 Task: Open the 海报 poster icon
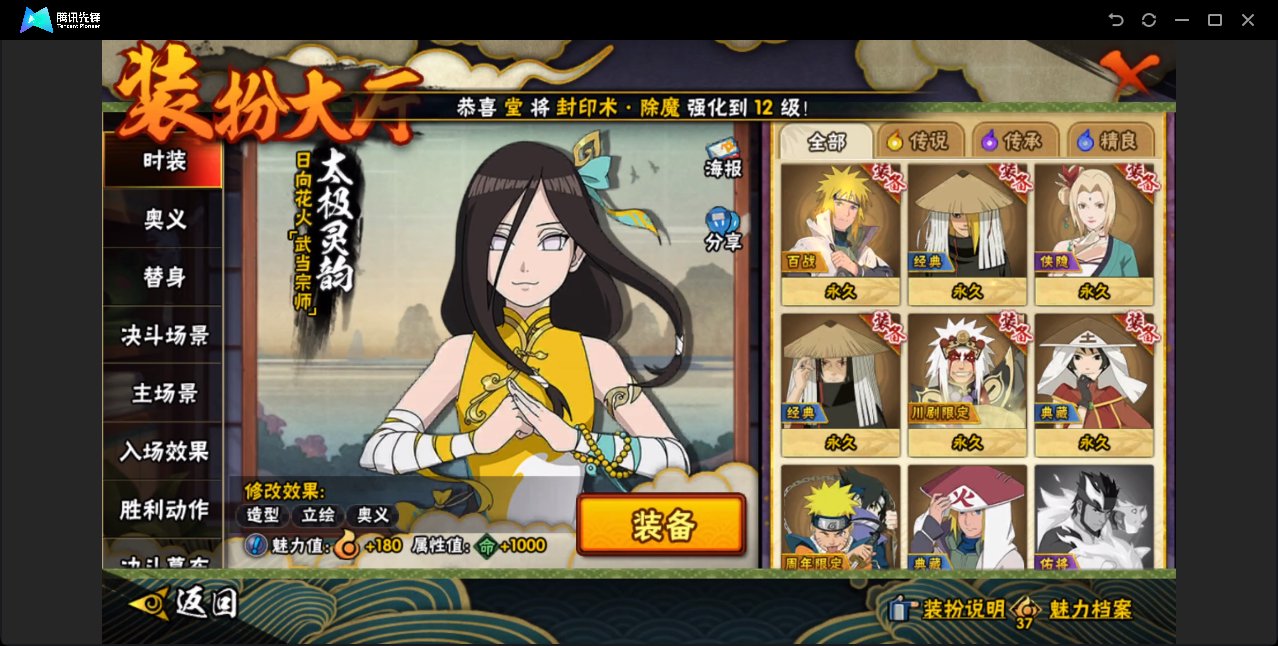[x=722, y=157]
